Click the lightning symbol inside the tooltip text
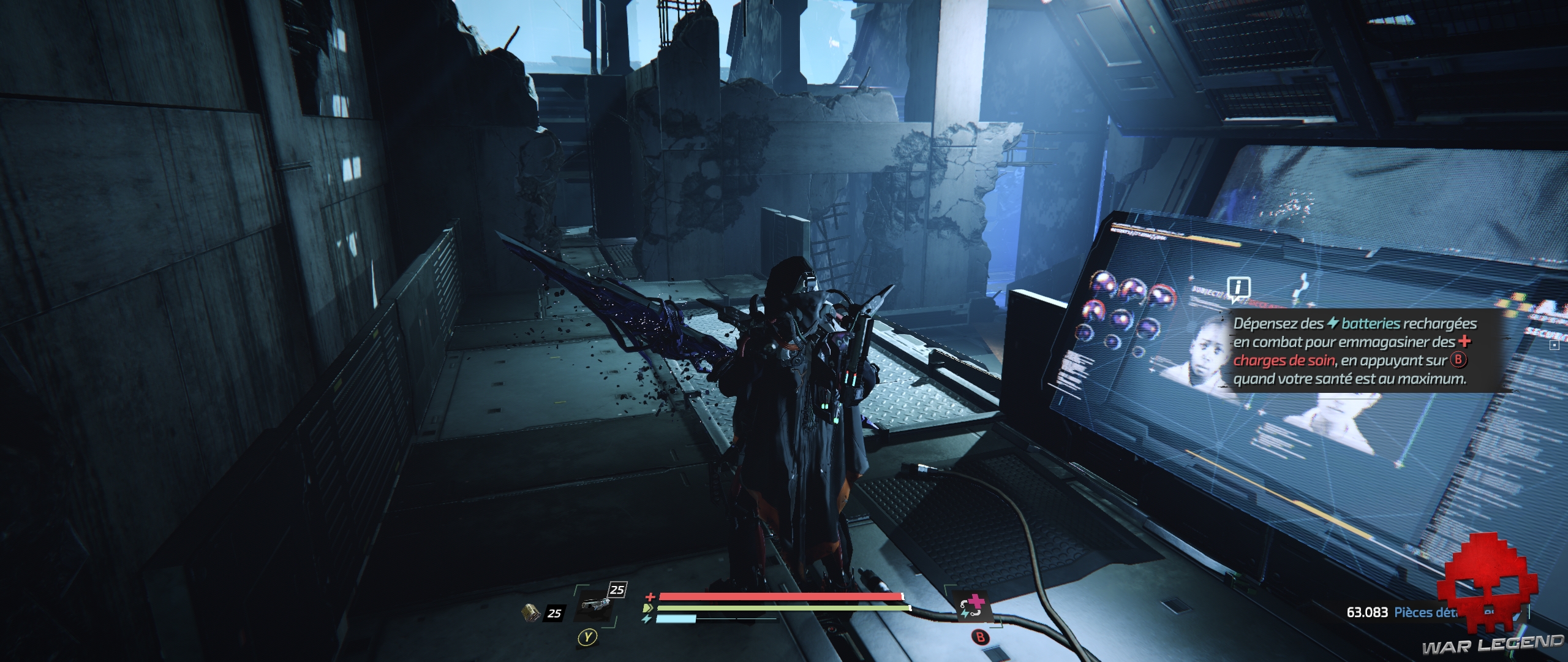The height and width of the screenshot is (662, 1568). click(1333, 324)
